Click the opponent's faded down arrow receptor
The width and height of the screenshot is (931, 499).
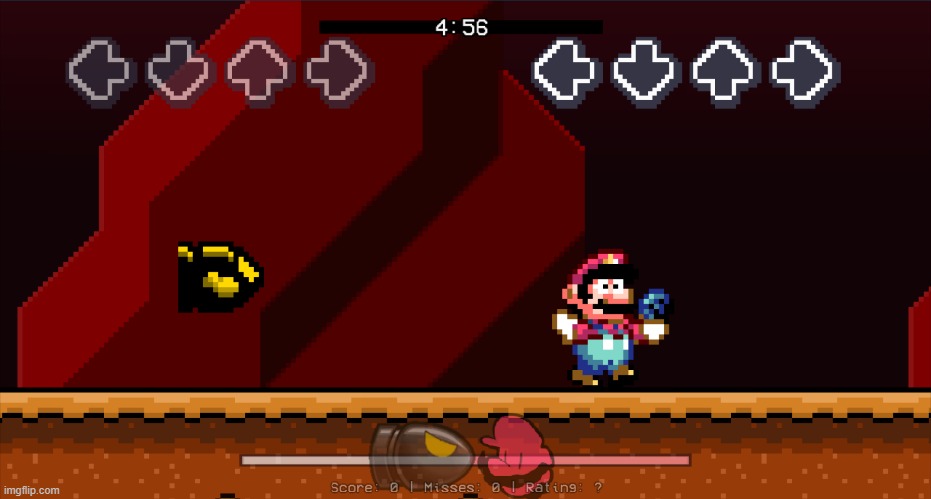coord(181,73)
